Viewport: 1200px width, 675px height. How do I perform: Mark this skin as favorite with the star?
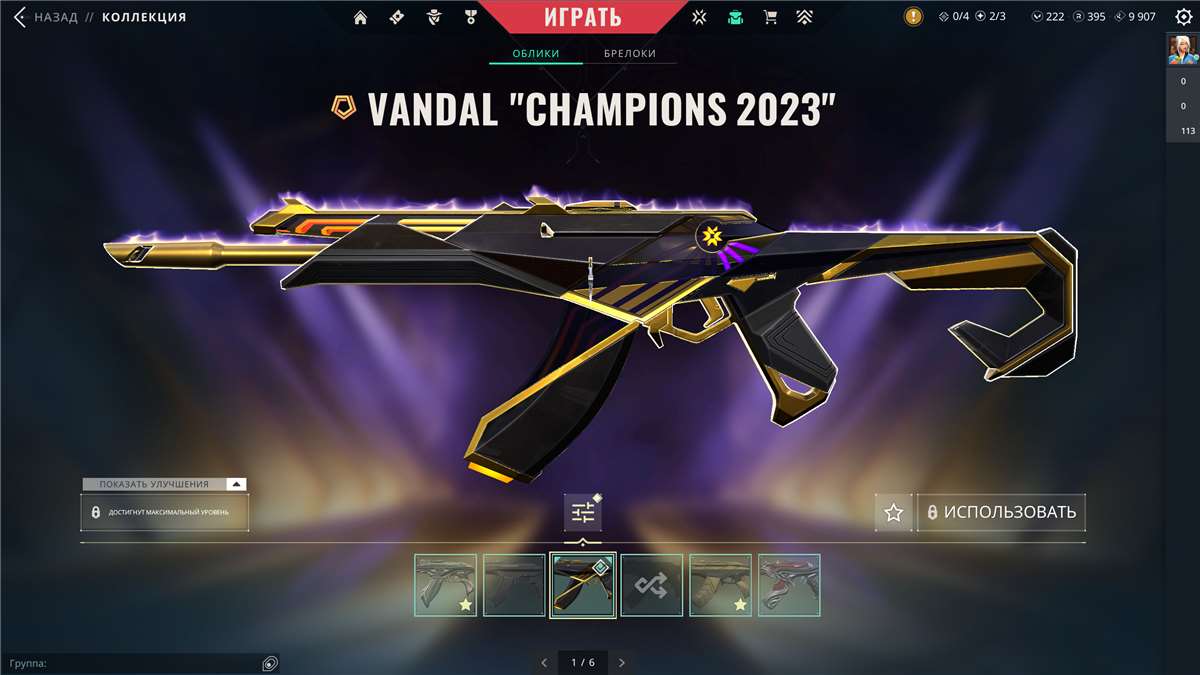(894, 513)
